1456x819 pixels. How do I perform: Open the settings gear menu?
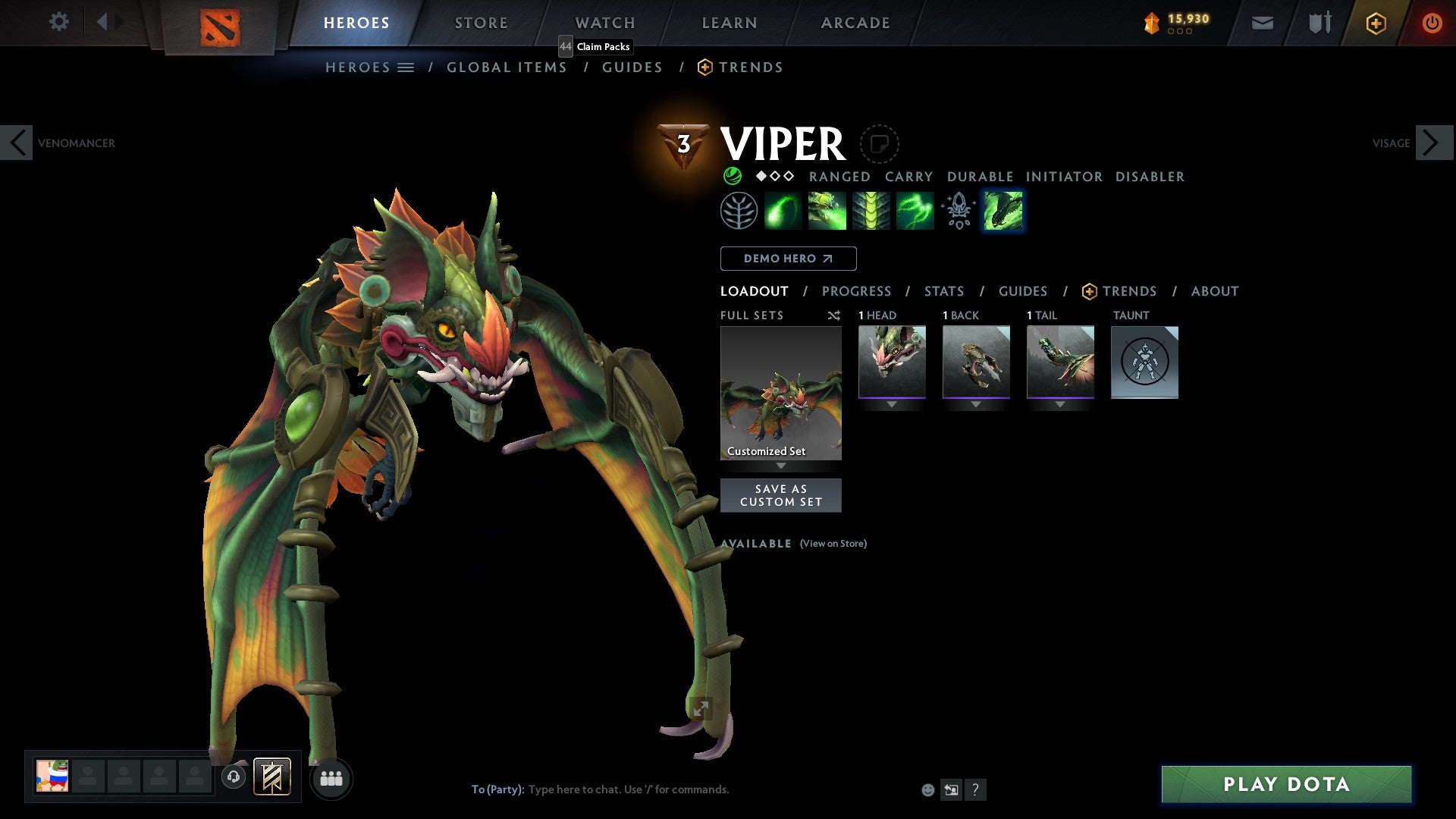[x=58, y=21]
